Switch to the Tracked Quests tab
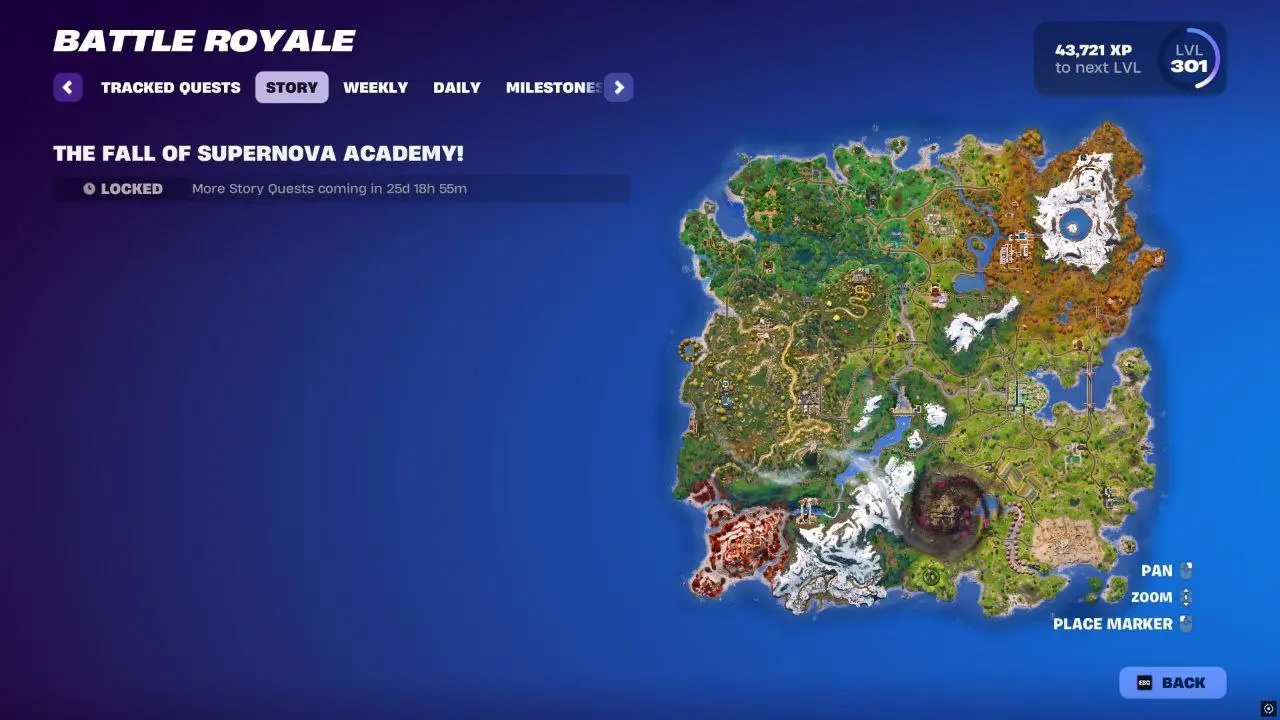The height and width of the screenshot is (720, 1280). 170,87
